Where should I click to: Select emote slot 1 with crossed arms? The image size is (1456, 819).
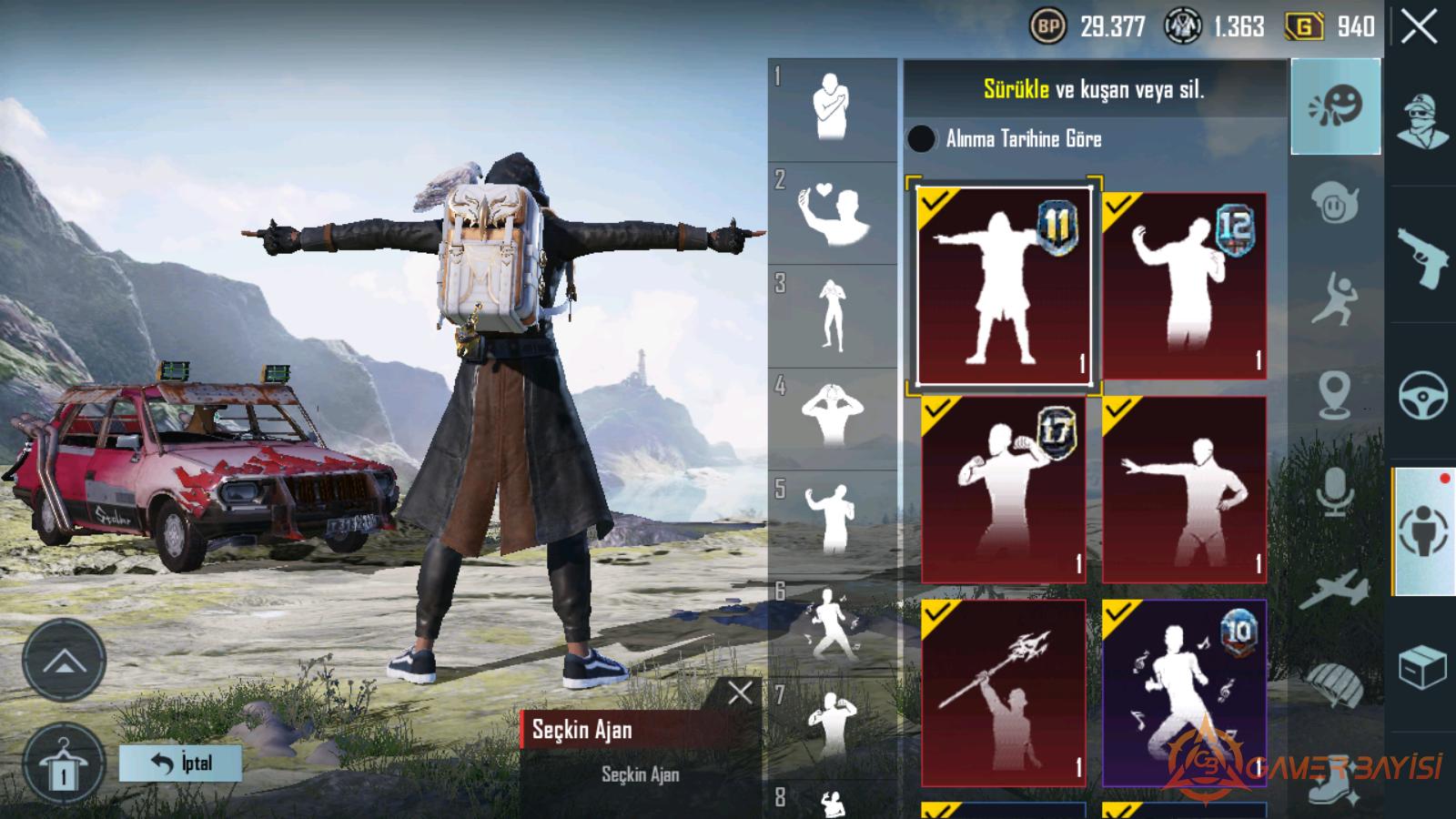click(832, 109)
